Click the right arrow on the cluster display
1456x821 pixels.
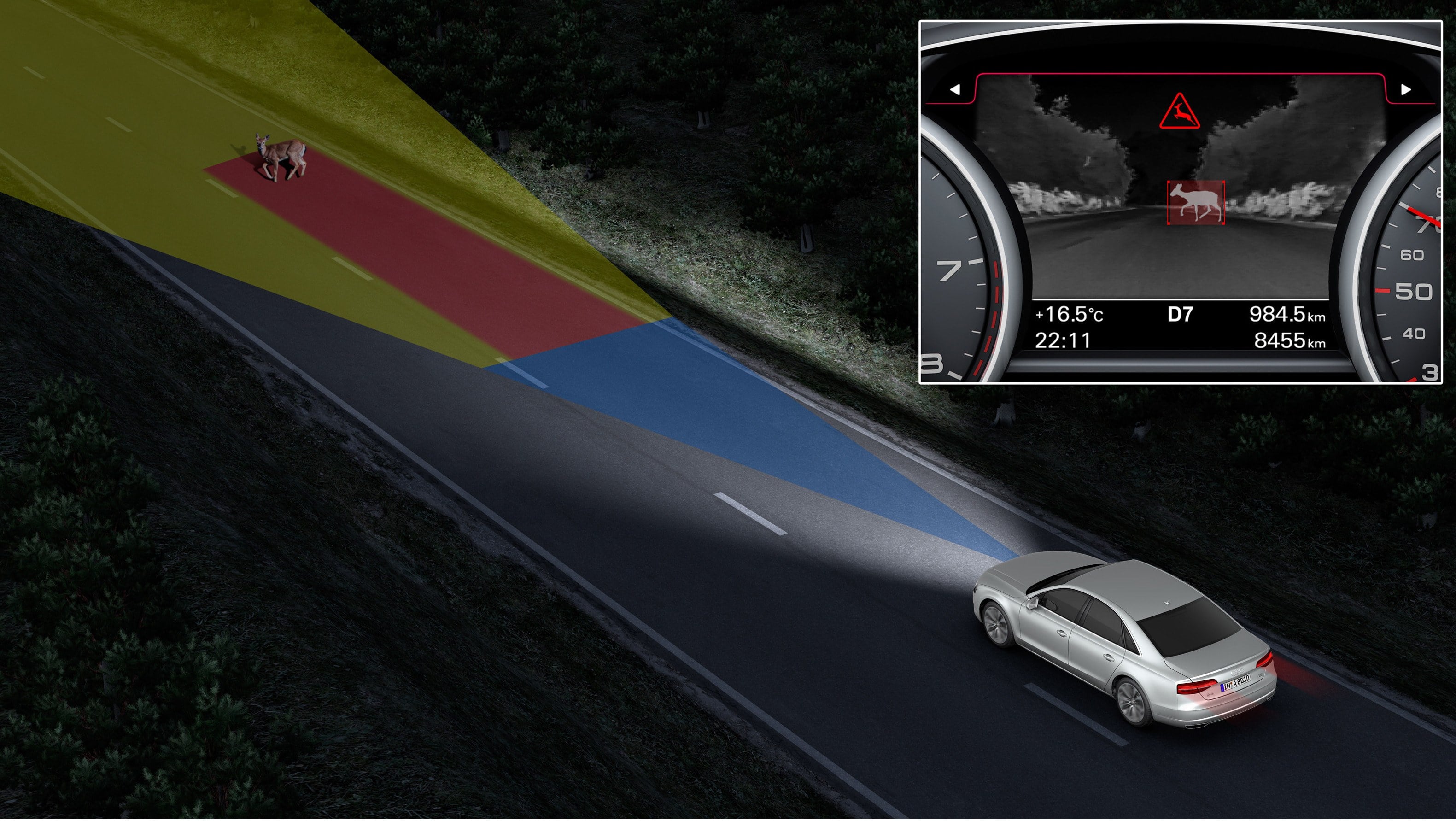(x=1406, y=89)
